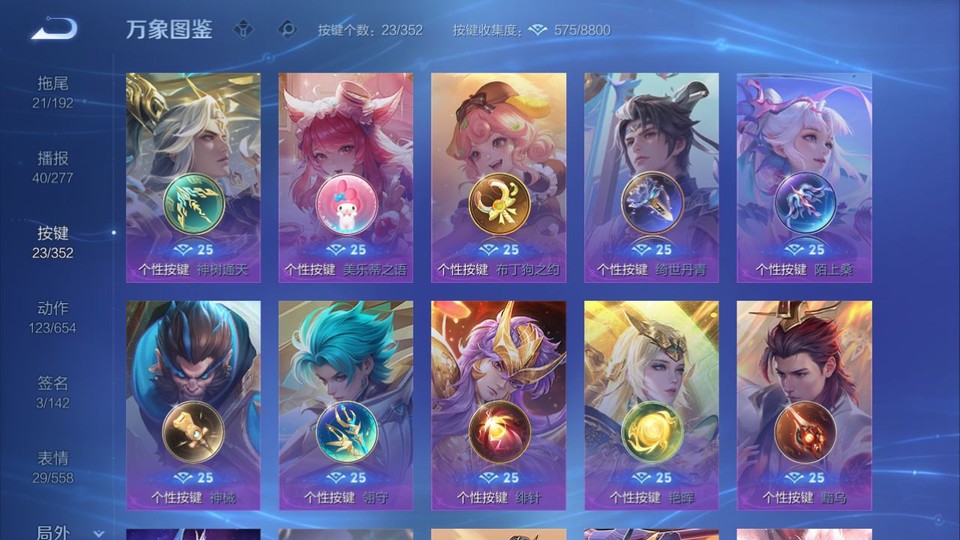This screenshot has height=540, width=960.
Task: Pick the 神械 button skin card
Action: pyautogui.click(x=193, y=405)
